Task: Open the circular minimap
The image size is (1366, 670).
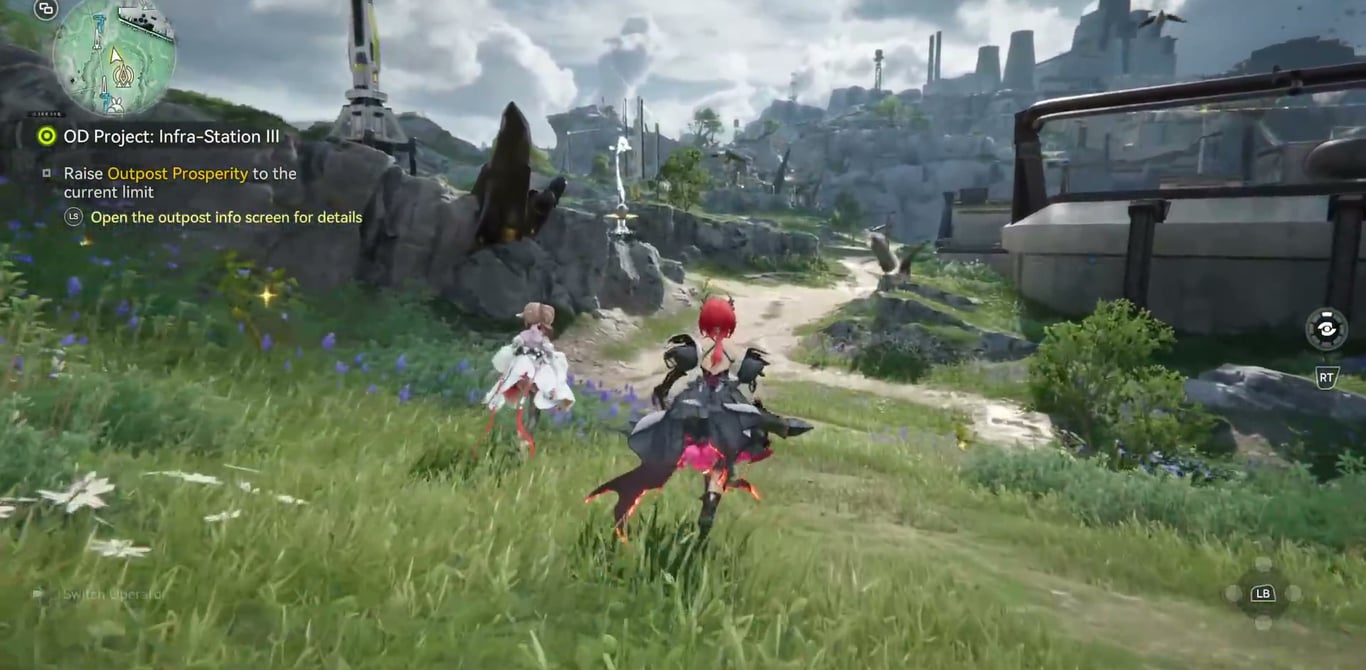Action: [113, 55]
